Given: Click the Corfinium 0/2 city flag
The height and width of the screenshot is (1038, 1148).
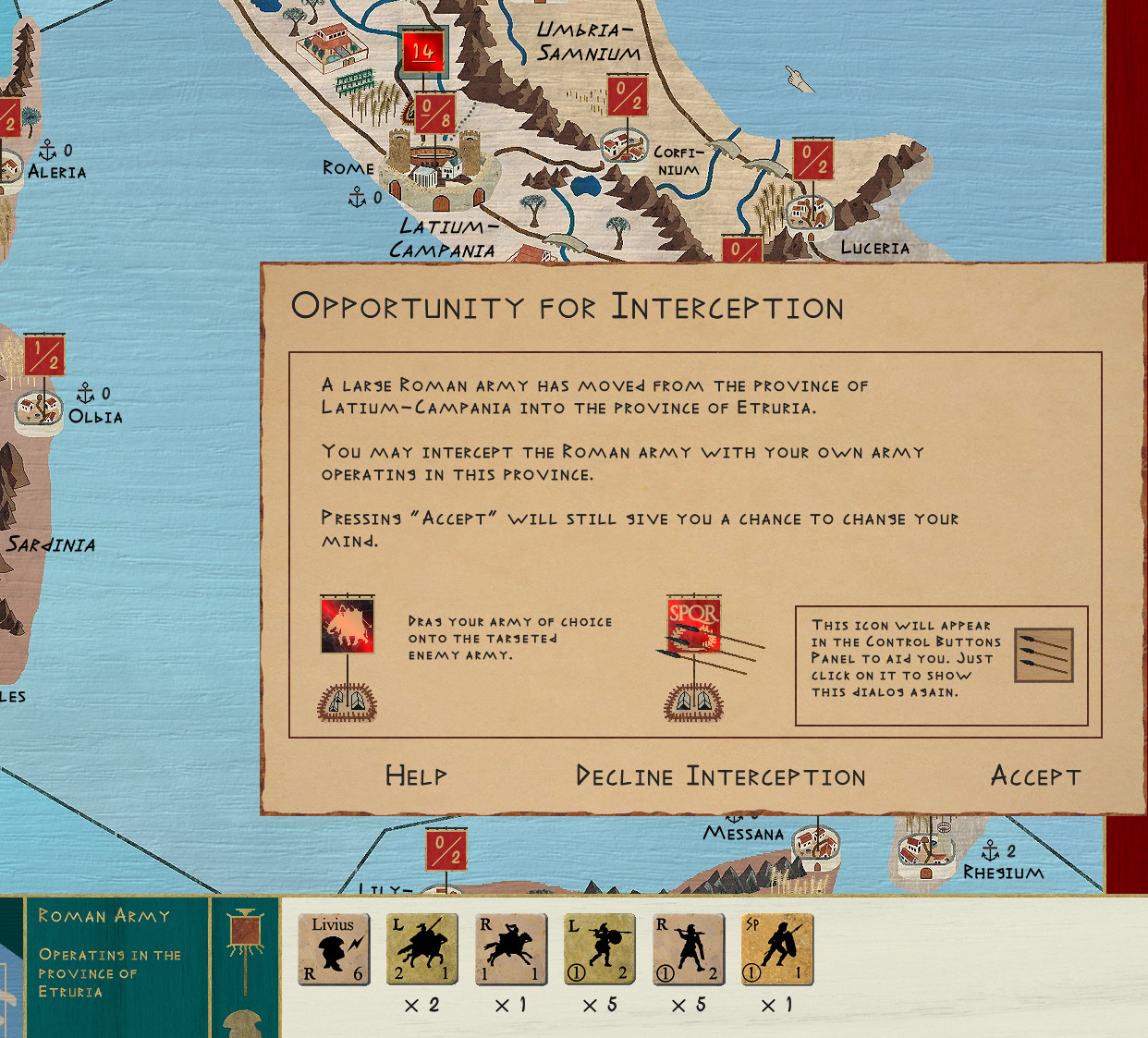Looking at the screenshot, I should tap(627, 96).
